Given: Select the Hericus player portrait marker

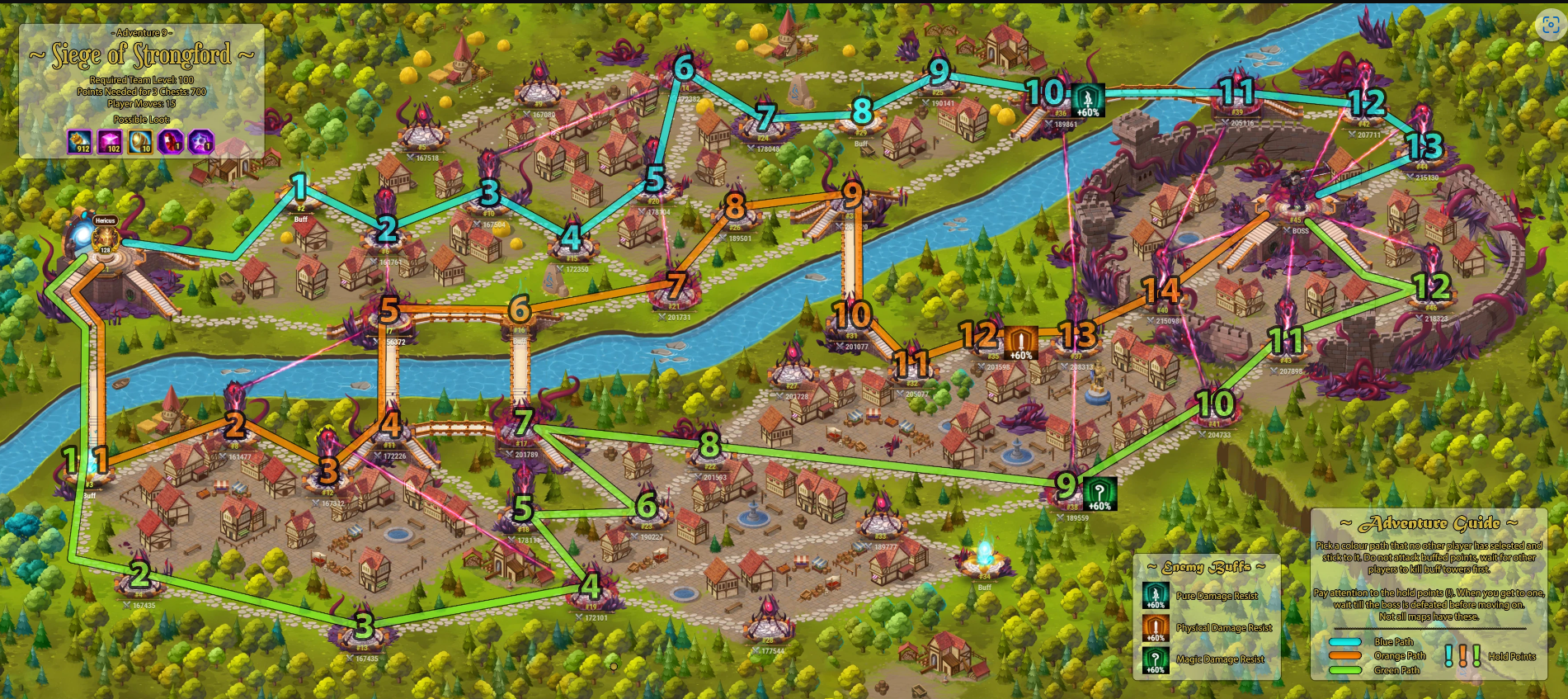Looking at the screenshot, I should click(105, 237).
